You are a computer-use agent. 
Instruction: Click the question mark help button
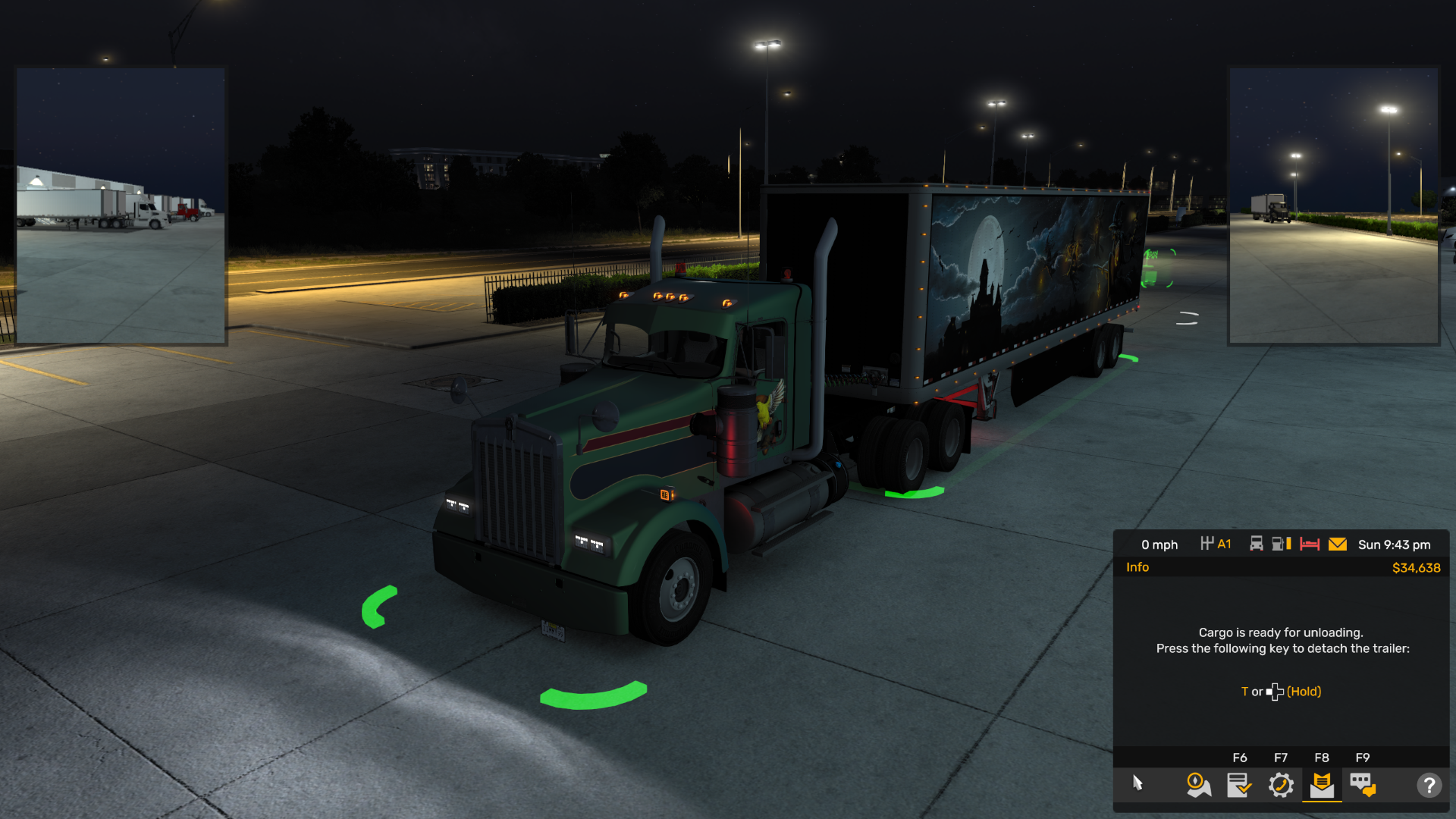(1429, 785)
